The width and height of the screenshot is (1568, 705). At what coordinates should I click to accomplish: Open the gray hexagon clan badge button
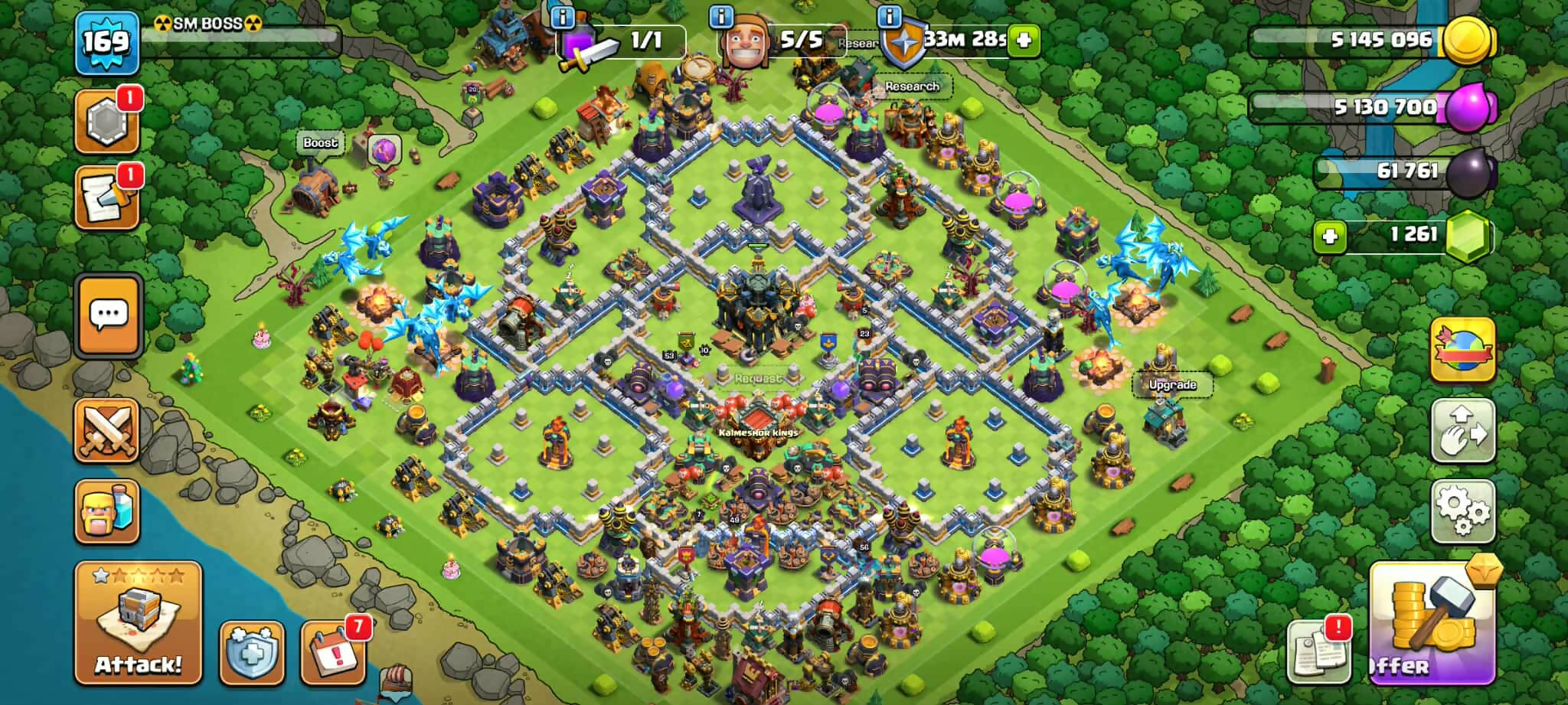coord(107,122)
